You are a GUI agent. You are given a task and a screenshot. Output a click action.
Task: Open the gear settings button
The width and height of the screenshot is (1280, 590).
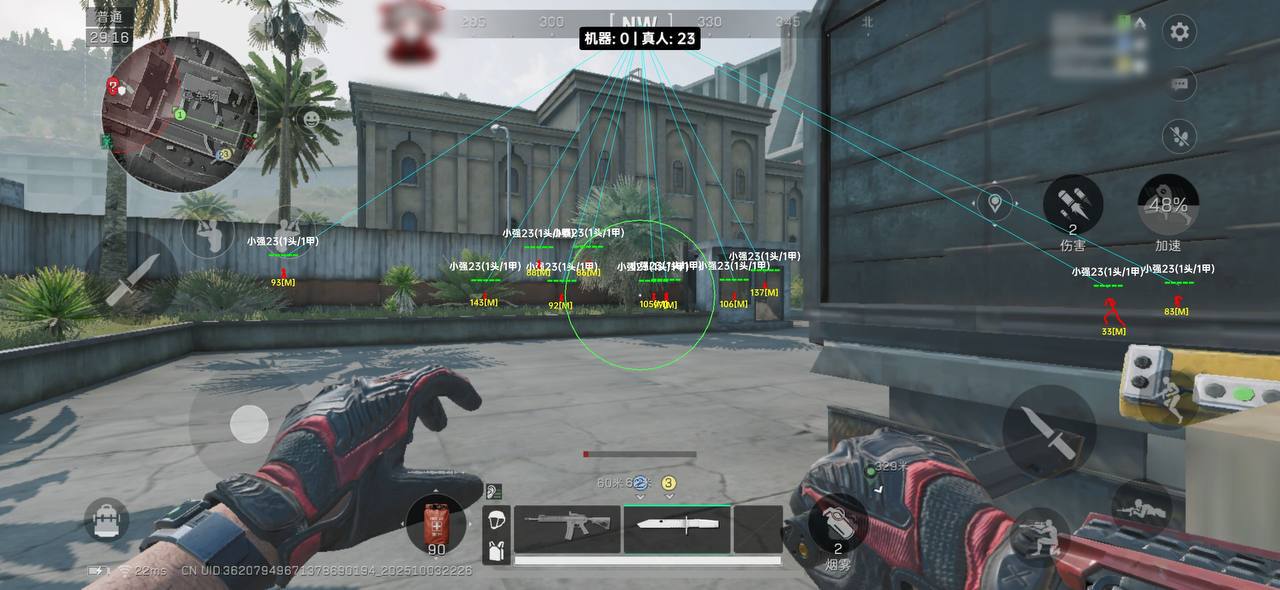(x=1180, y=32)
